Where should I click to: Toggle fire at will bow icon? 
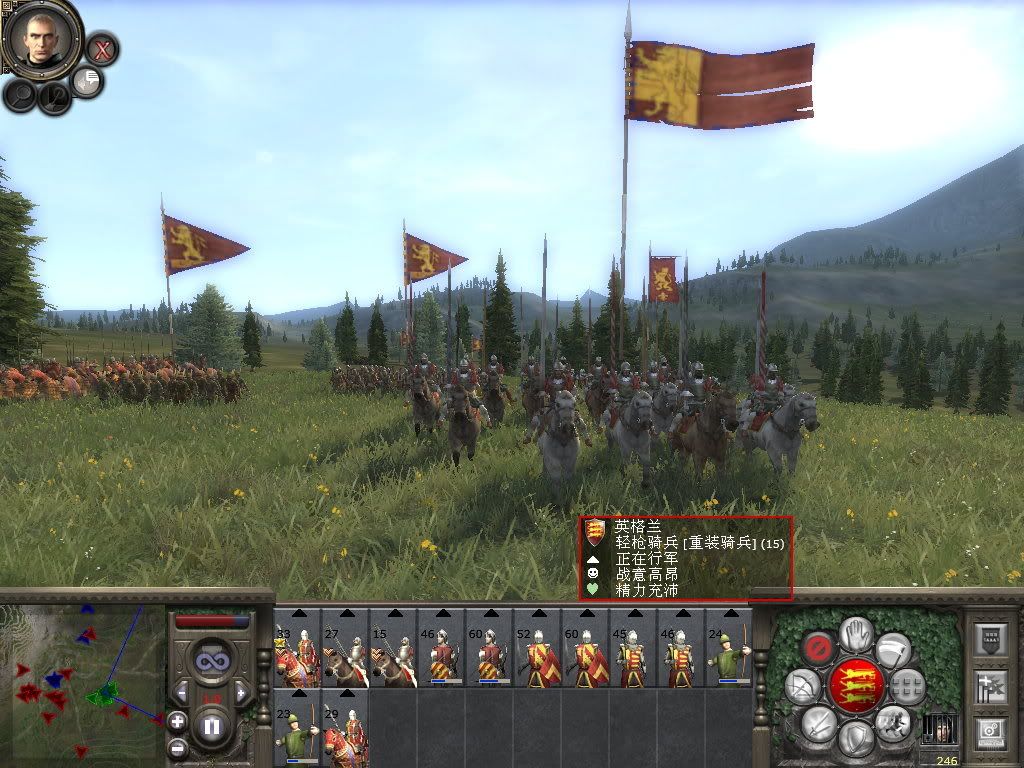tap(802, 685)
